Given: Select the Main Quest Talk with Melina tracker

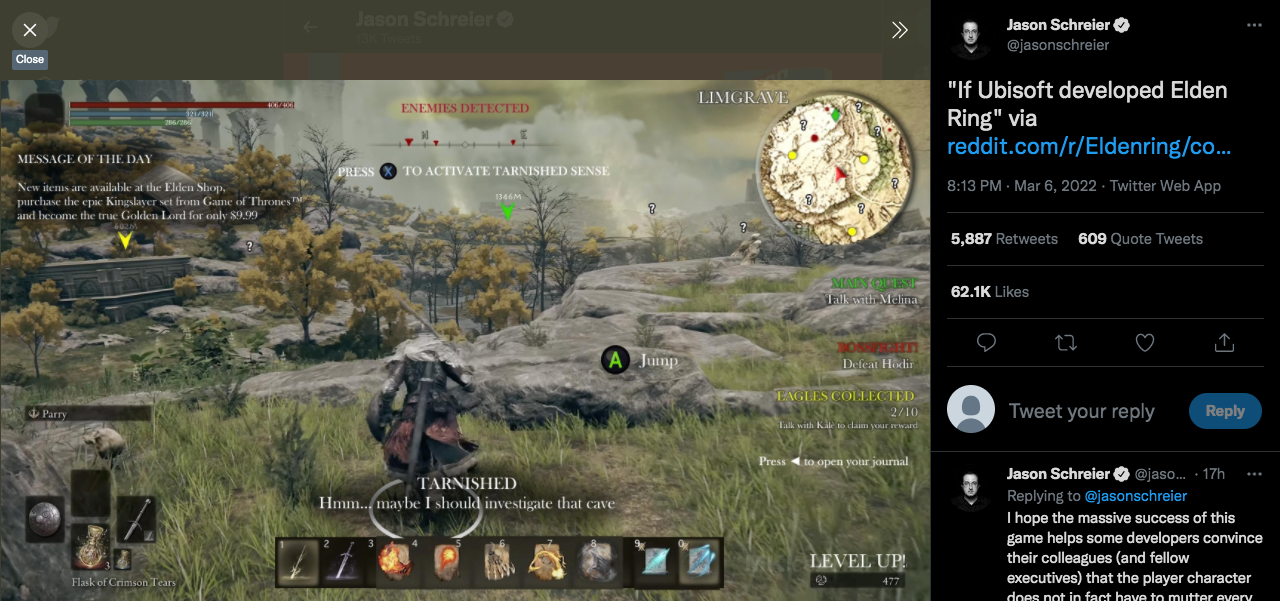Looking at the screenshot, I should pos(872,291).
